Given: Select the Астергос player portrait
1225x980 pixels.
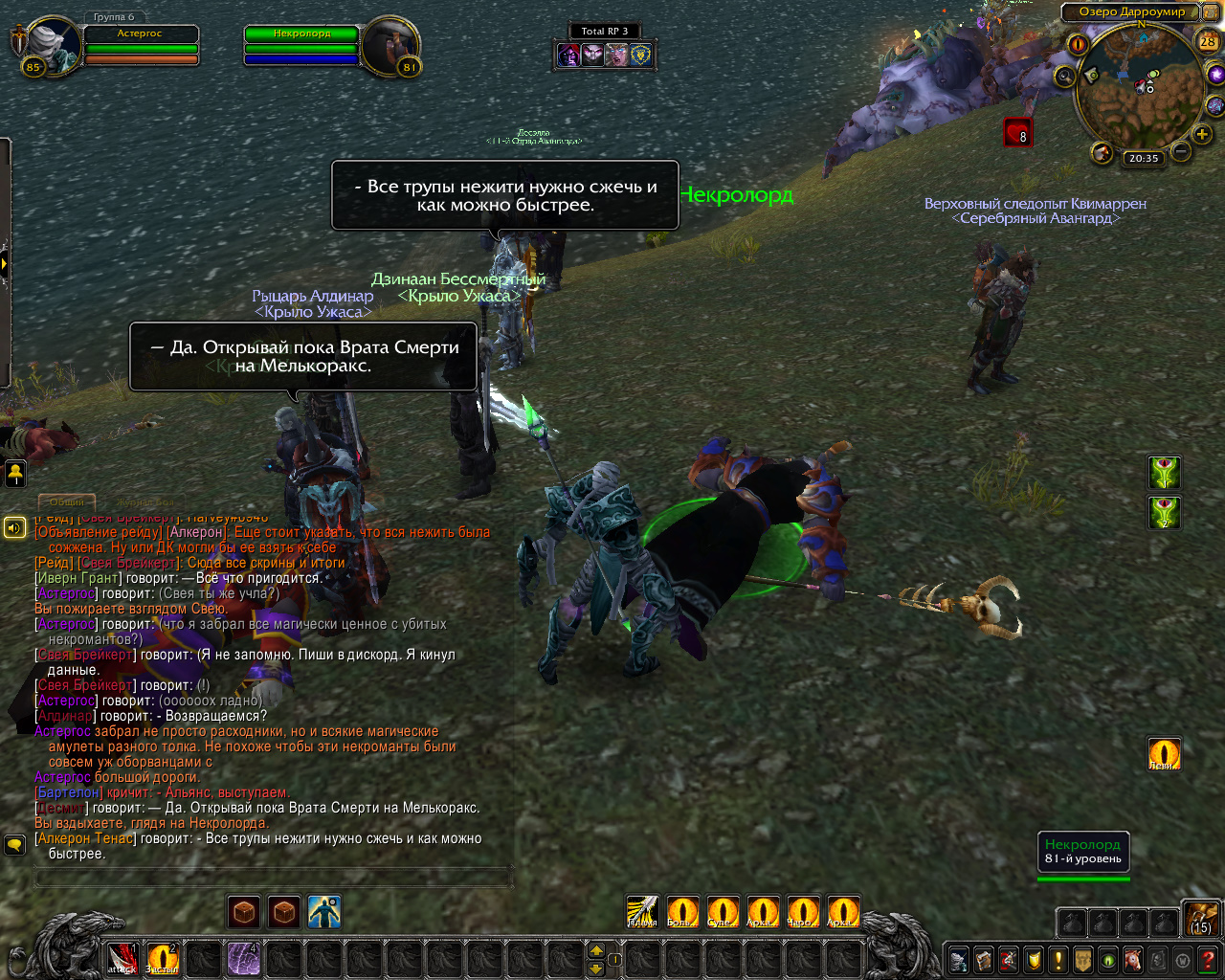Looking at the screenshot, I should pyautogui.click(x=54, y=43).
